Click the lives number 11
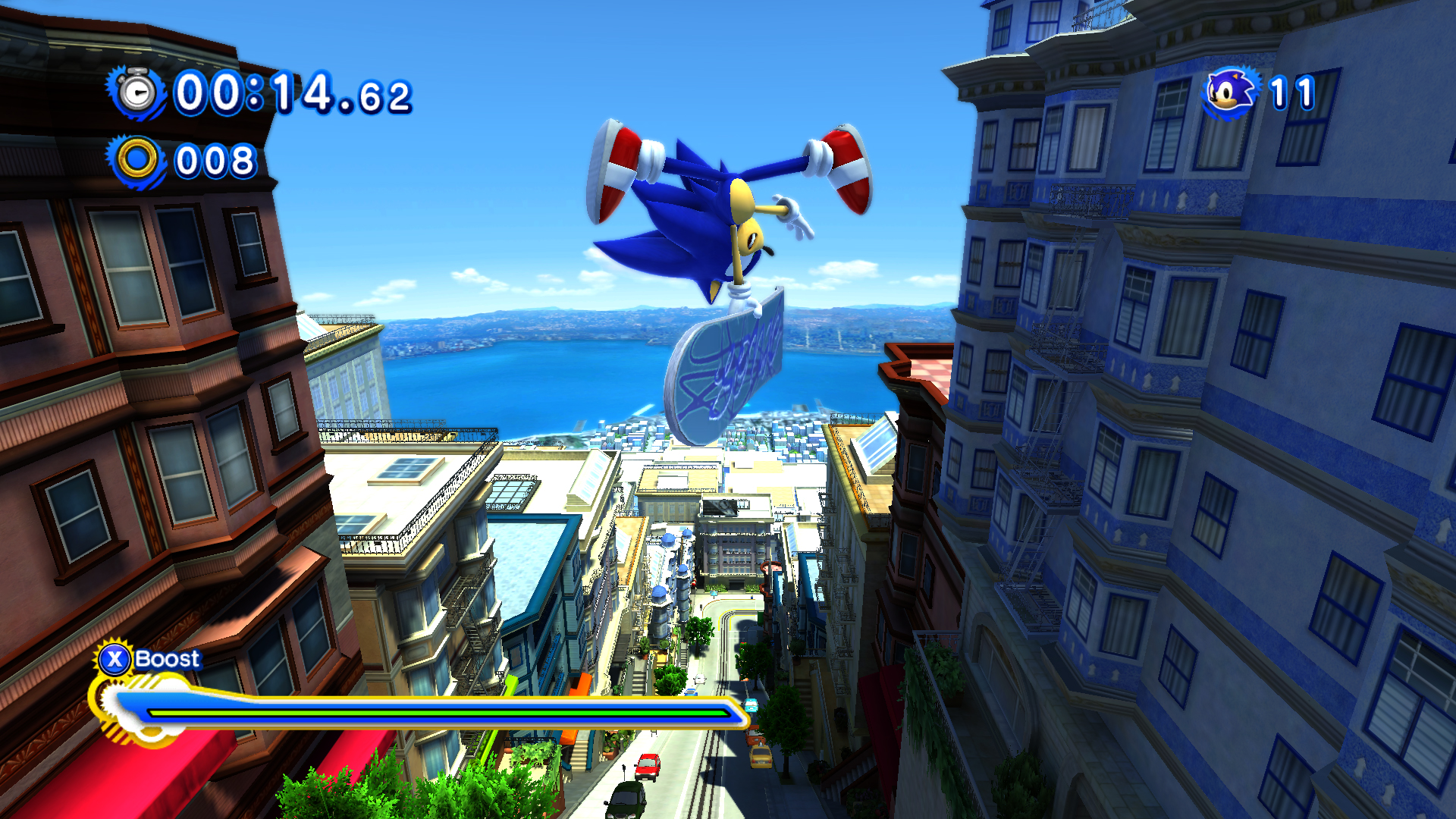Viewport: 1456px width, 819px height. pos(1293,91)
